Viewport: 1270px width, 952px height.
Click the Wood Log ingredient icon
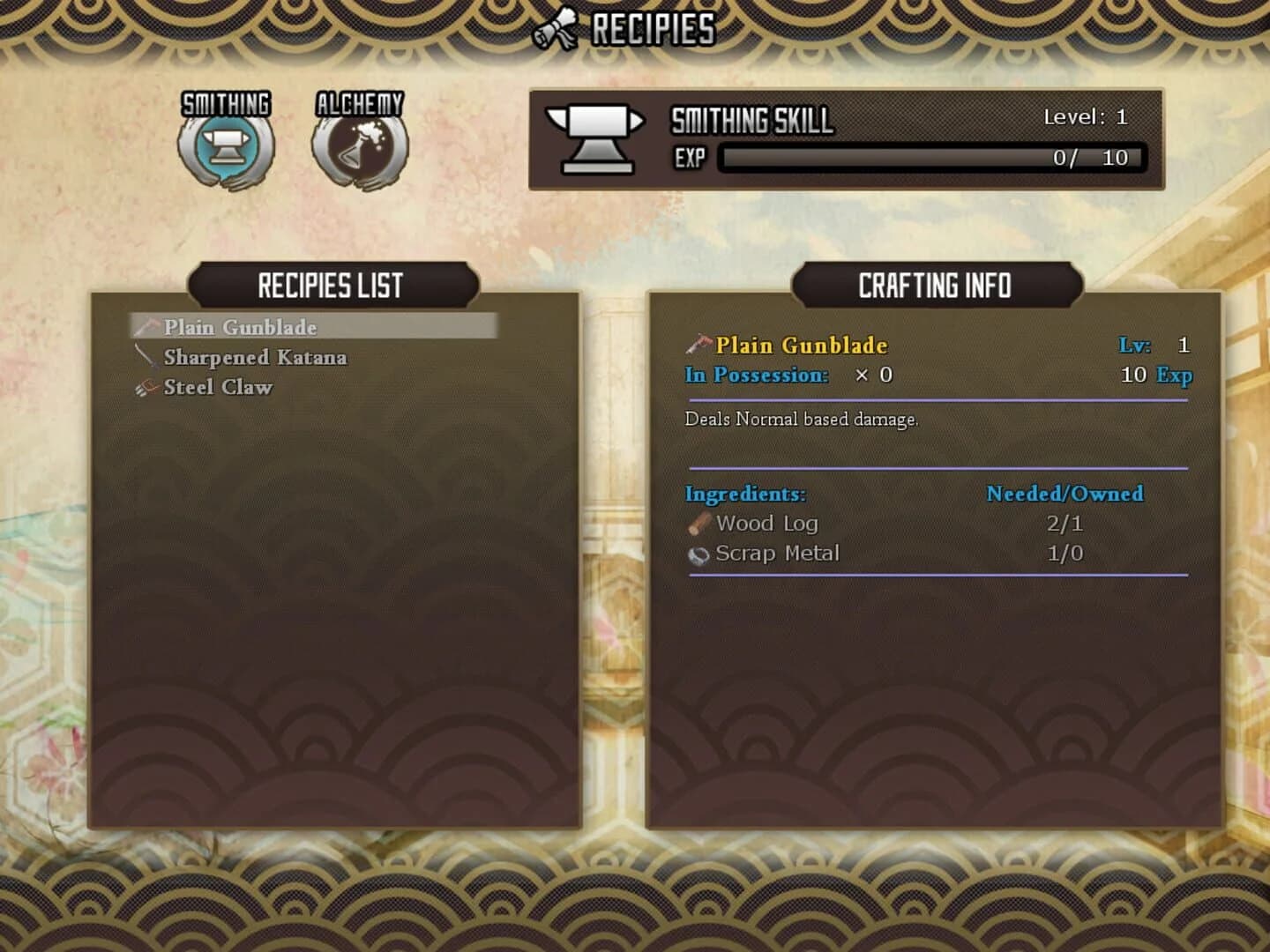tap(699, 523)
